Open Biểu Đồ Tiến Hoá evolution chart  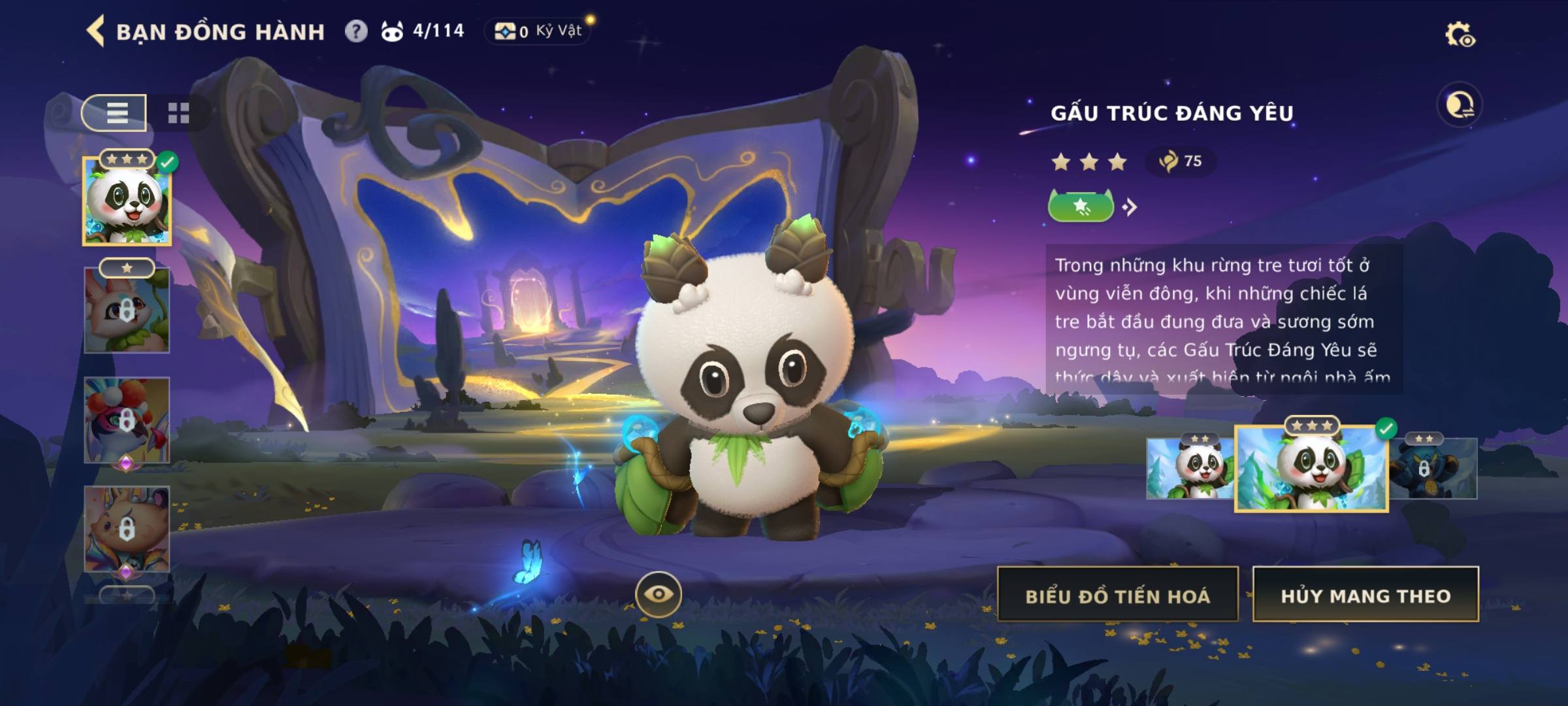click(x=1117, y=595)
